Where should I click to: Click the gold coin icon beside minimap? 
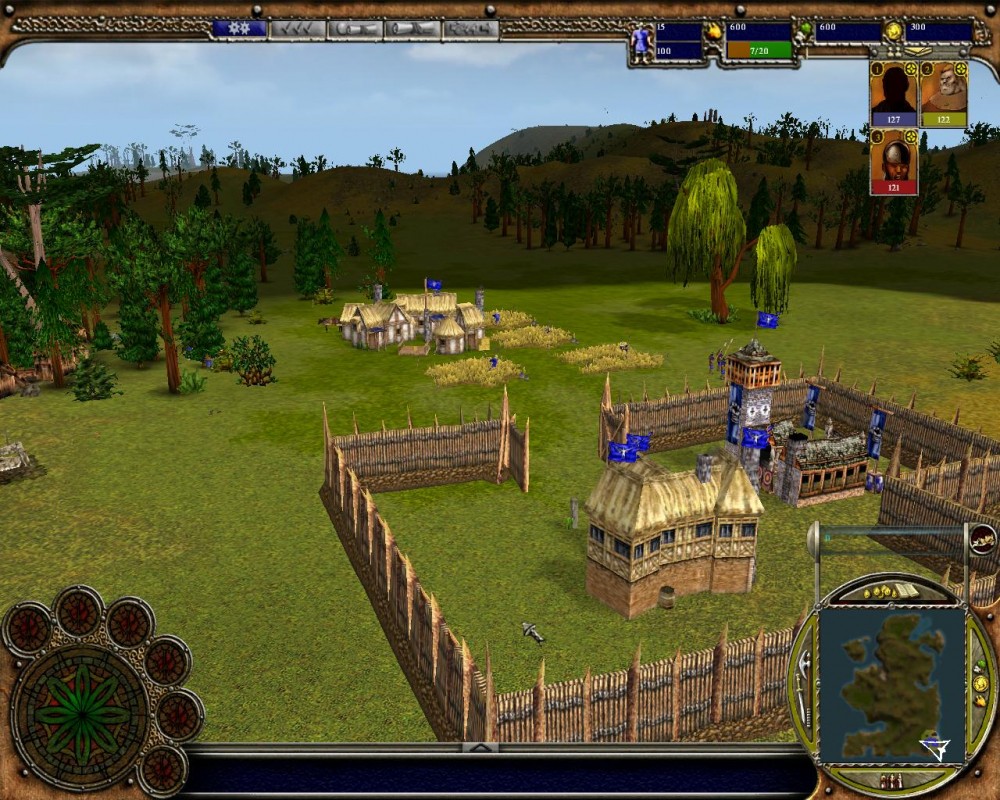(980, 684)
